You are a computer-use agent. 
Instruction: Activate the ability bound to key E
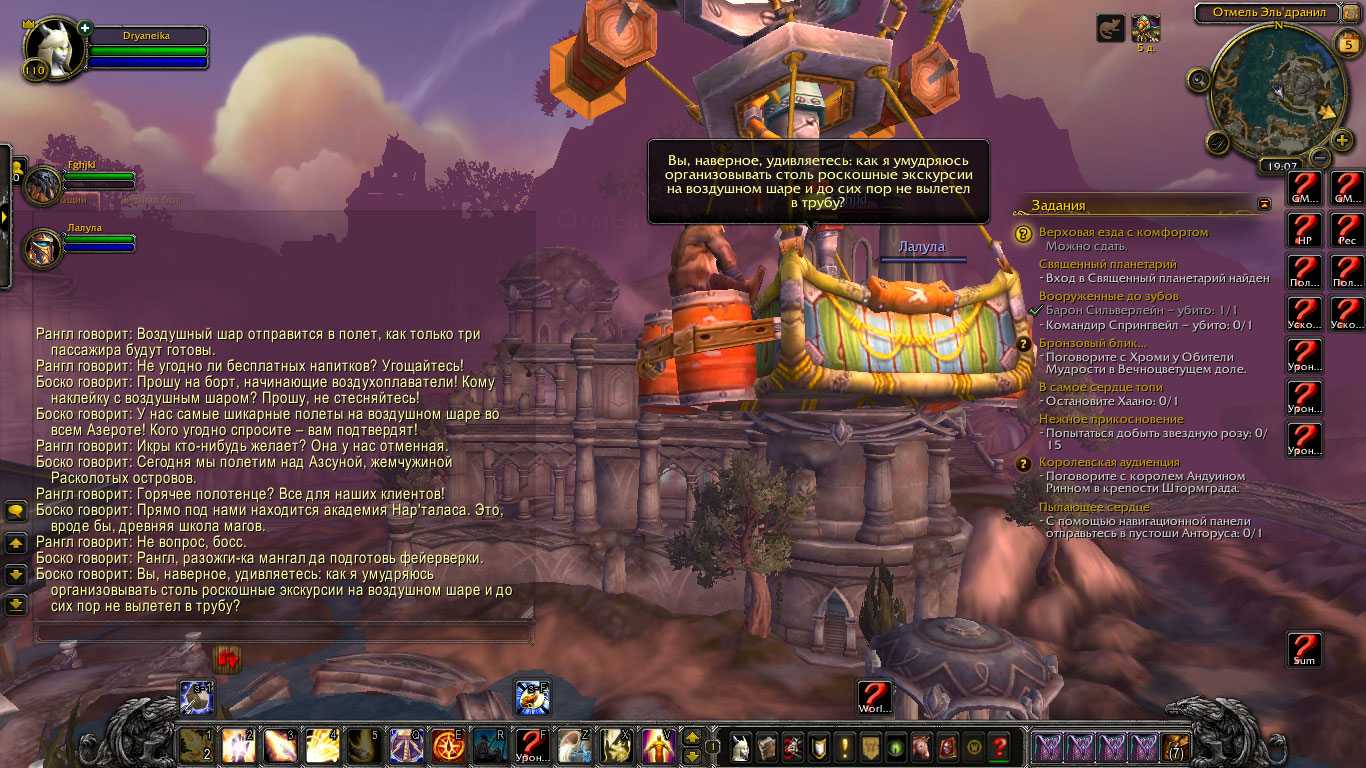(446, 745)
